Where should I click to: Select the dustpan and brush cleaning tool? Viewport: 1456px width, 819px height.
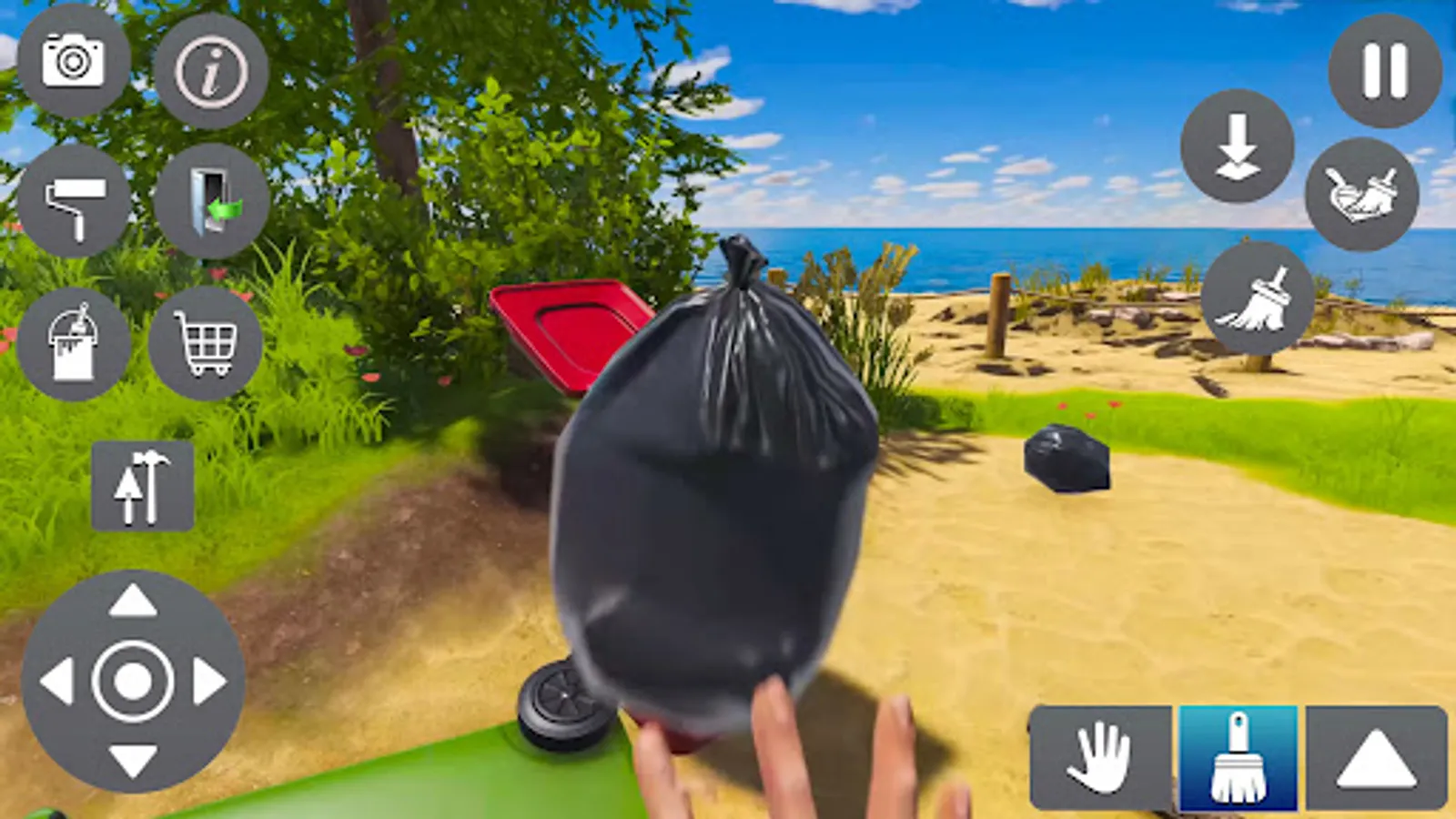pos(1361,196)
